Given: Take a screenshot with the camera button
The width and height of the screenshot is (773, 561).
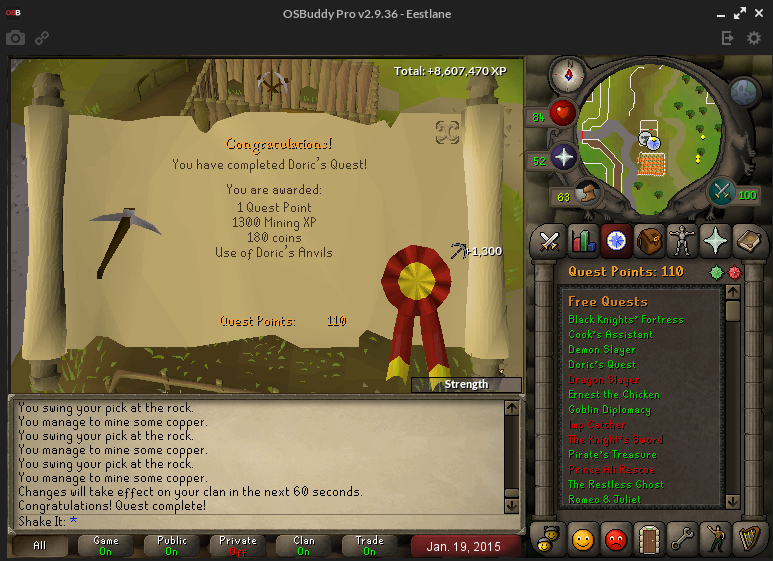Looking at the screenshot, I should pos(15,38).
